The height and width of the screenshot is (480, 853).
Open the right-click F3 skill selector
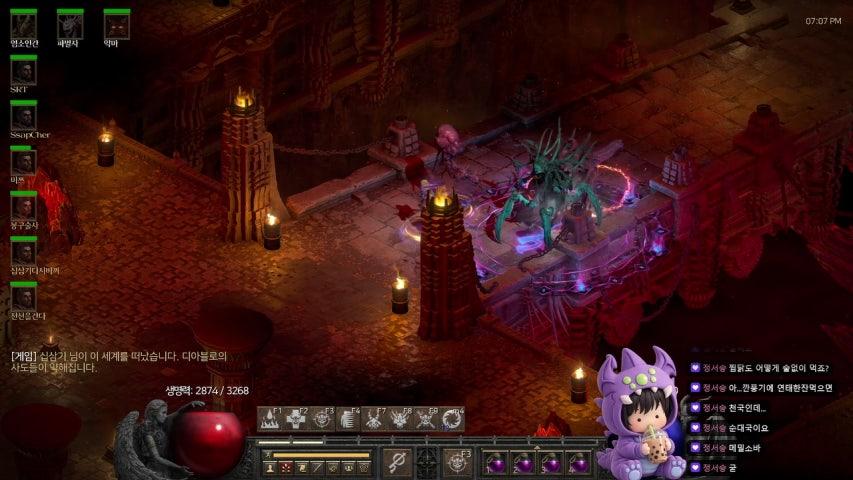click(458, 462)
